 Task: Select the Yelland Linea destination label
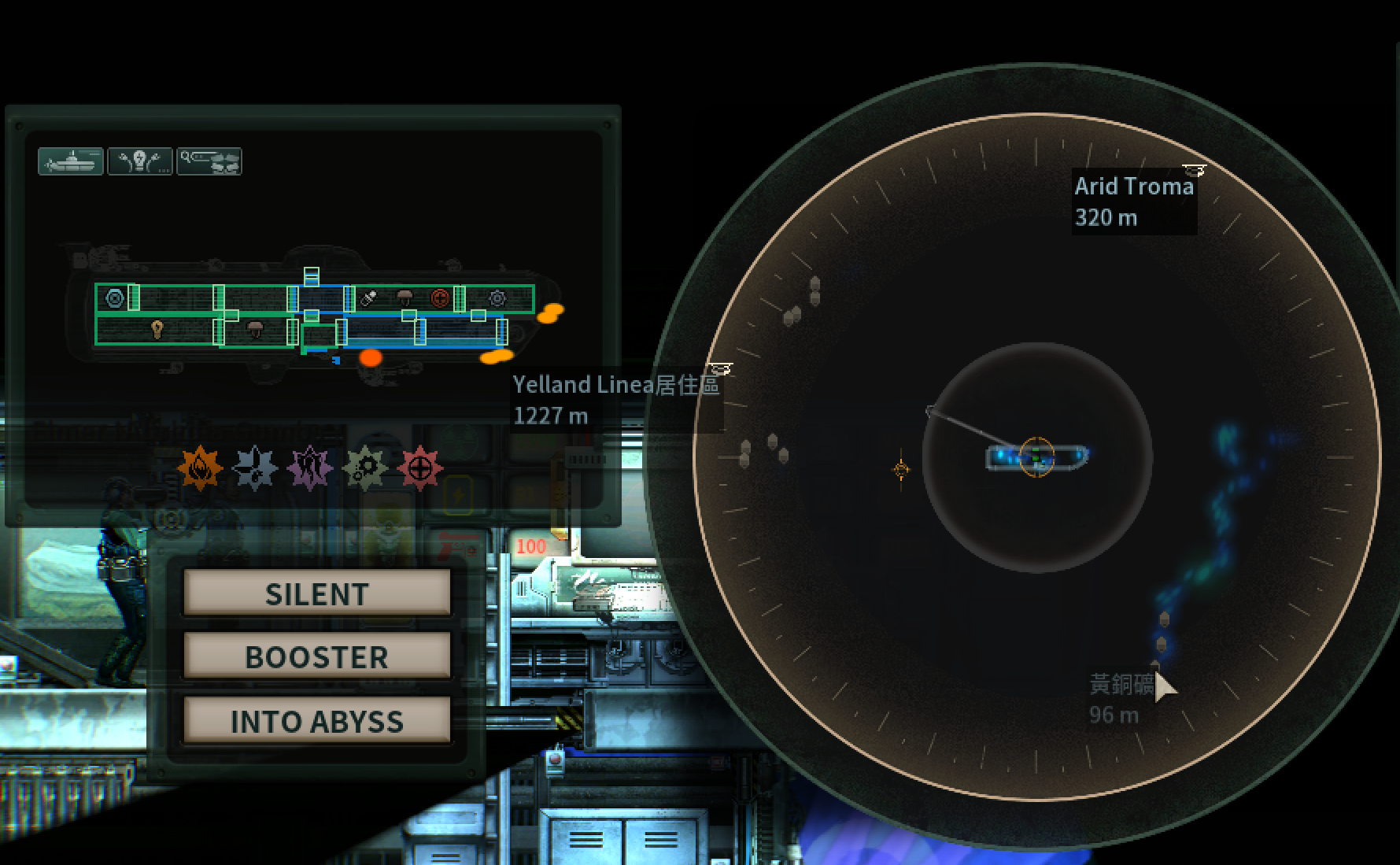point(615,399)
